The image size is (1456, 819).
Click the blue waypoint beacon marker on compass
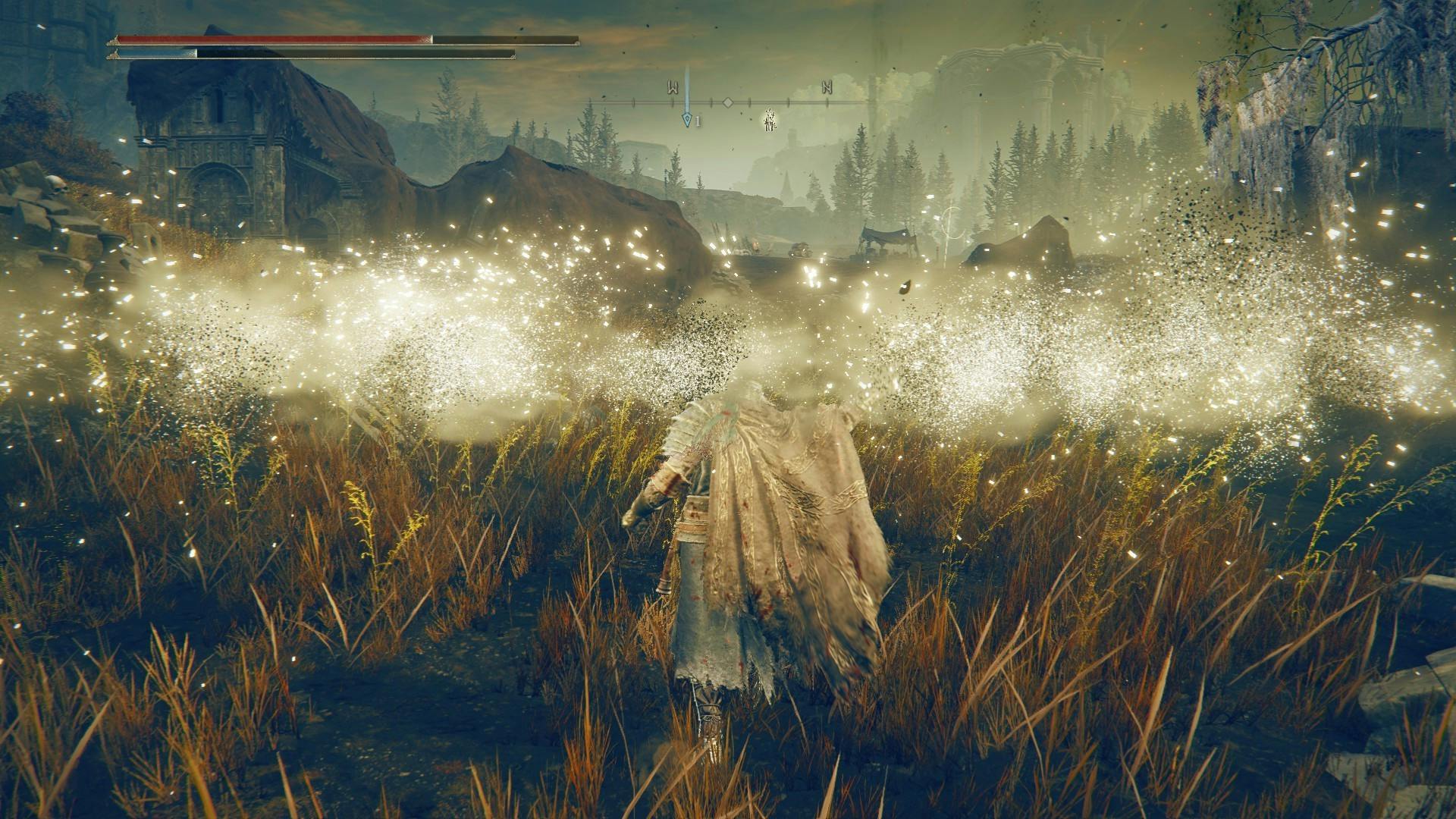click(x=687, y=119)
